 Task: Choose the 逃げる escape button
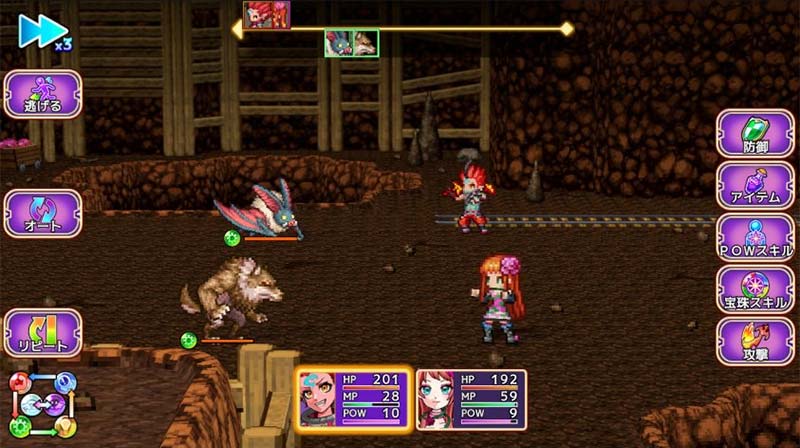tap(43, 94)
